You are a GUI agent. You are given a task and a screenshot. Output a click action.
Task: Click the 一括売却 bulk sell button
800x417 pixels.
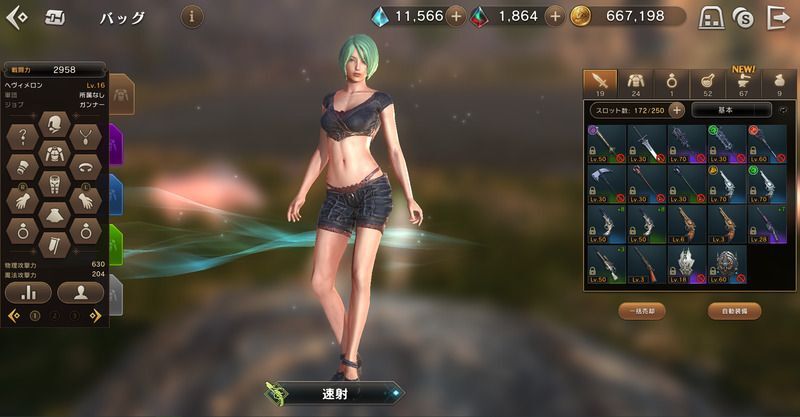pos(643,312)
